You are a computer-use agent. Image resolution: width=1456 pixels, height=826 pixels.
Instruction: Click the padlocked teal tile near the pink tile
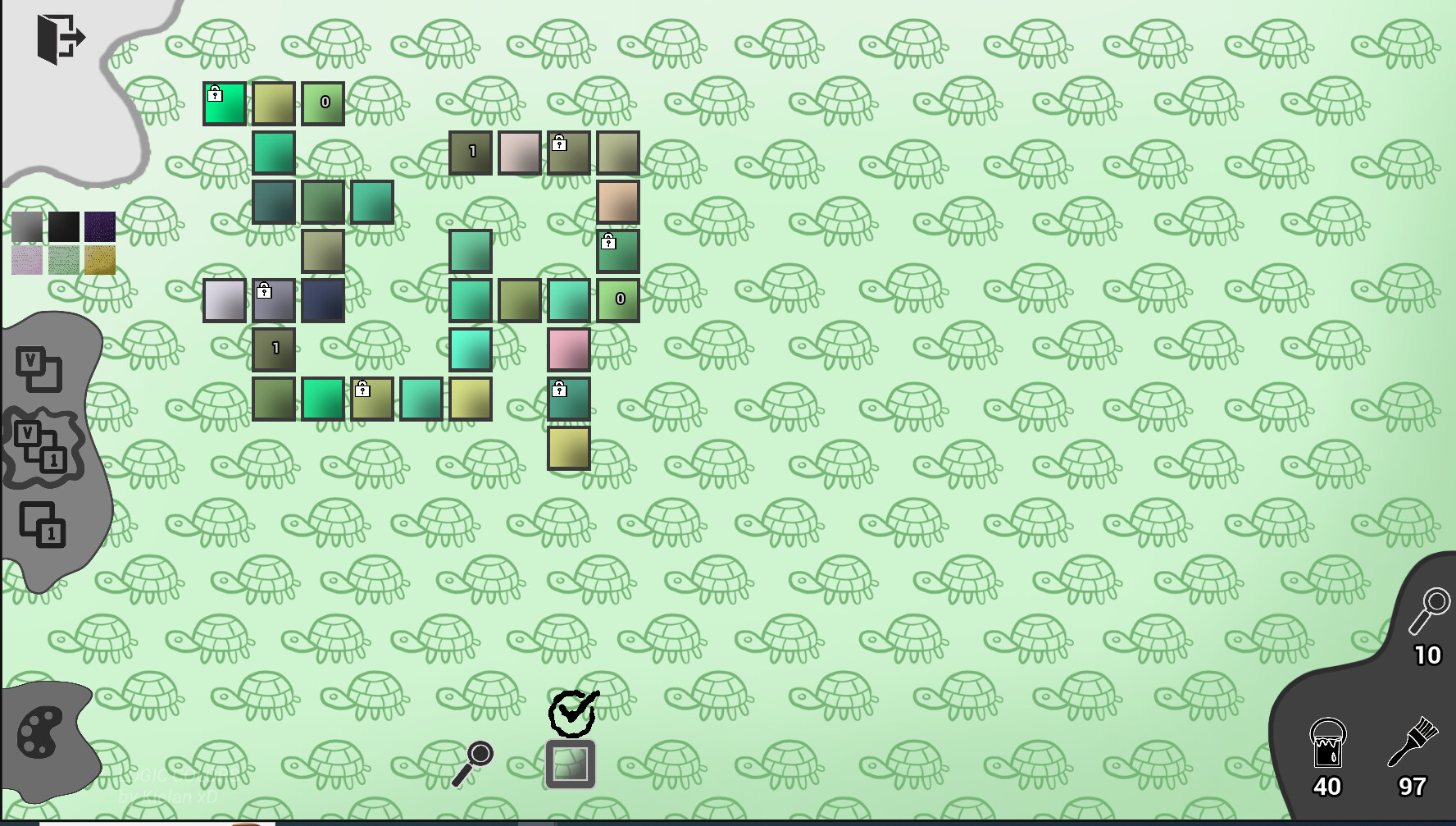559,390
